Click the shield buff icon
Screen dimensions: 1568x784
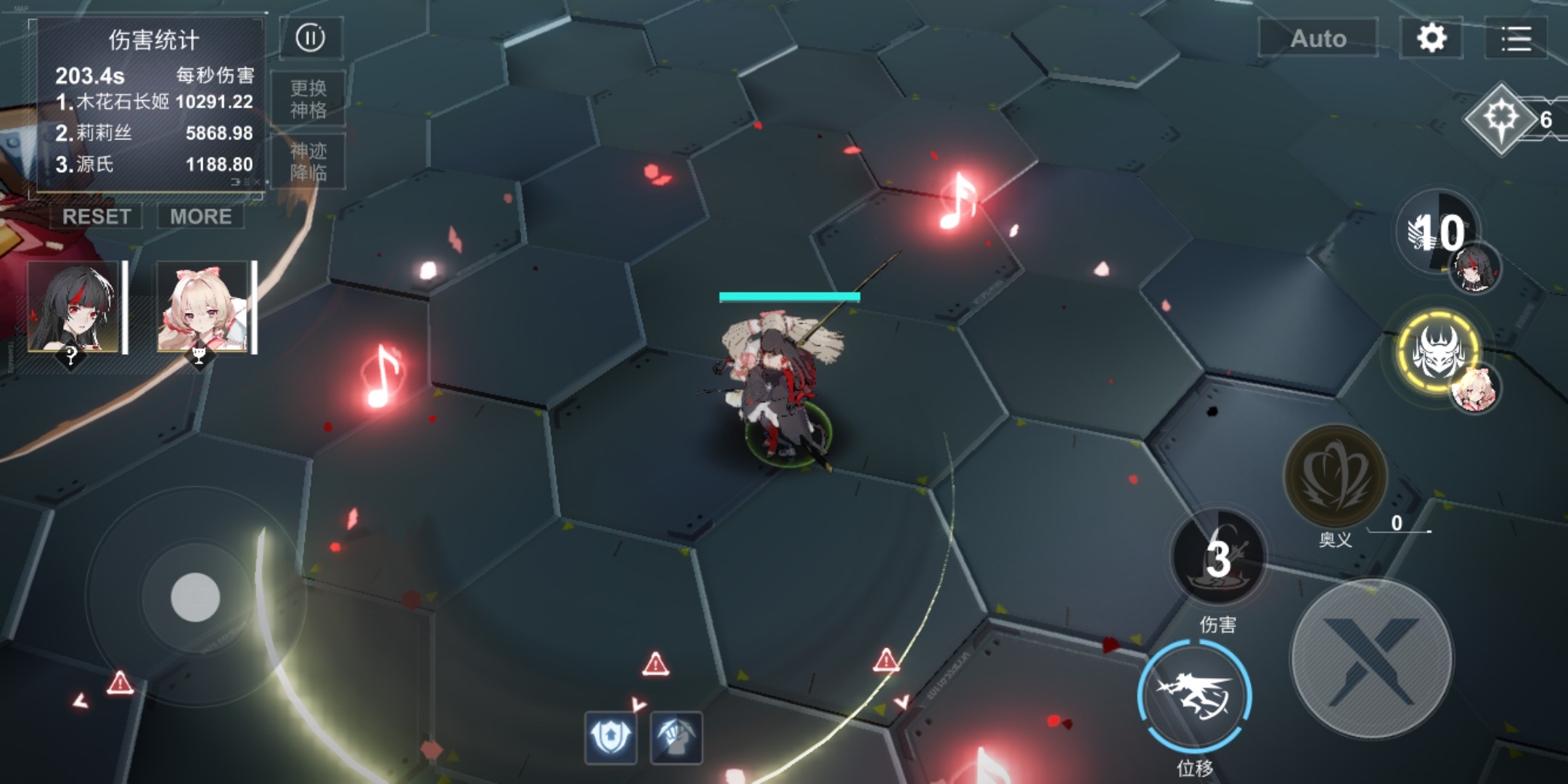pos(611,738)
